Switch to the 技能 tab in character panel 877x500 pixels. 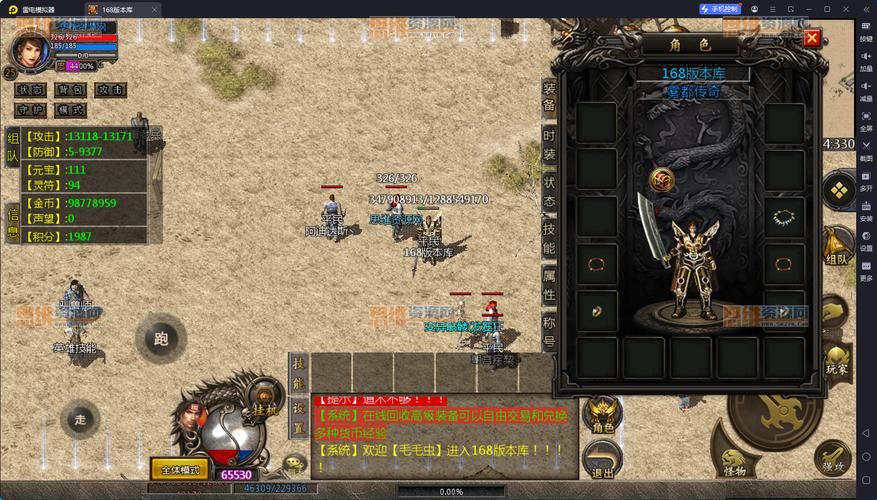point(549,239)
